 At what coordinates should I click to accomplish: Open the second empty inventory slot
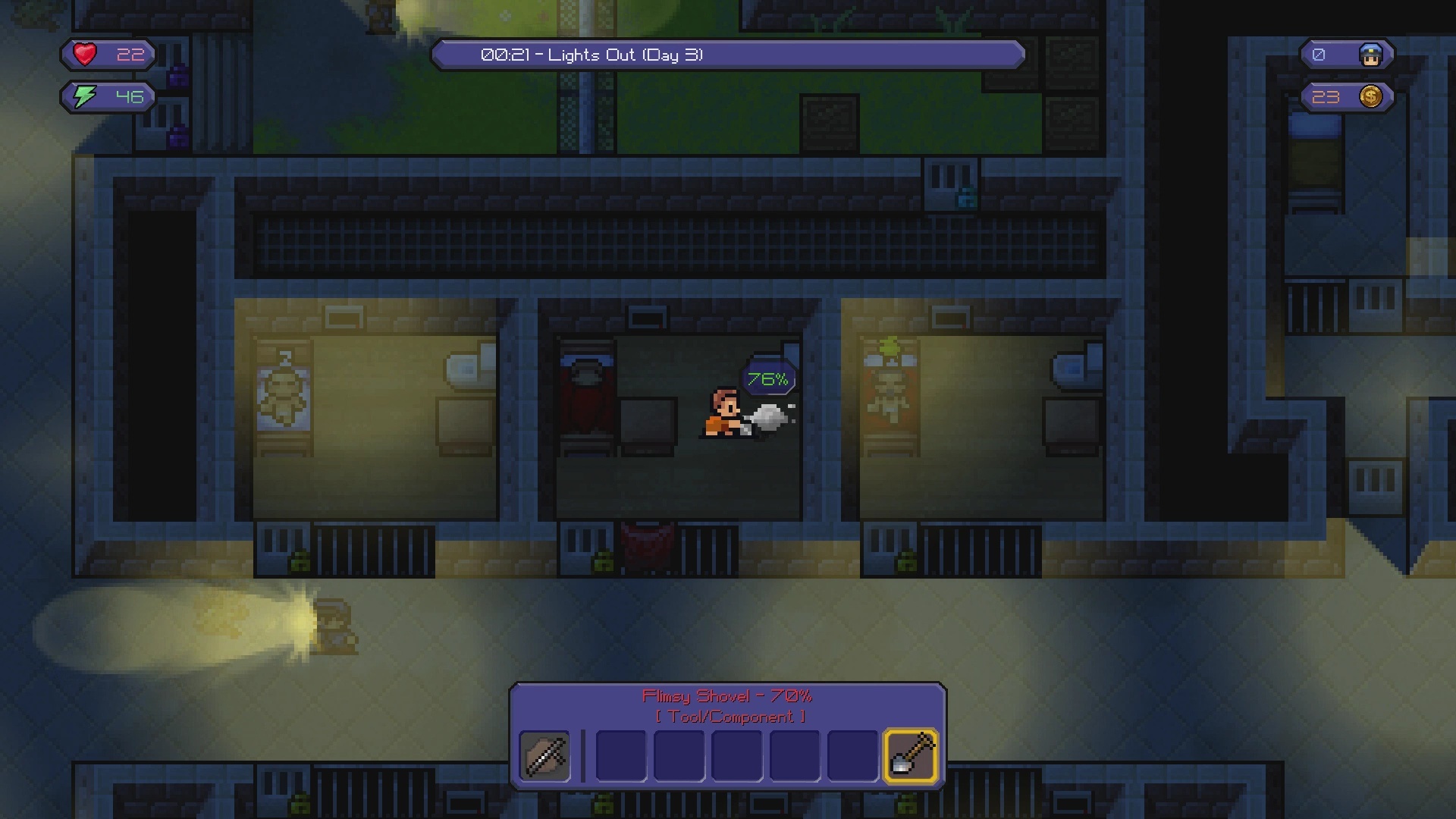pyautogui.click(x=679, y=757)
